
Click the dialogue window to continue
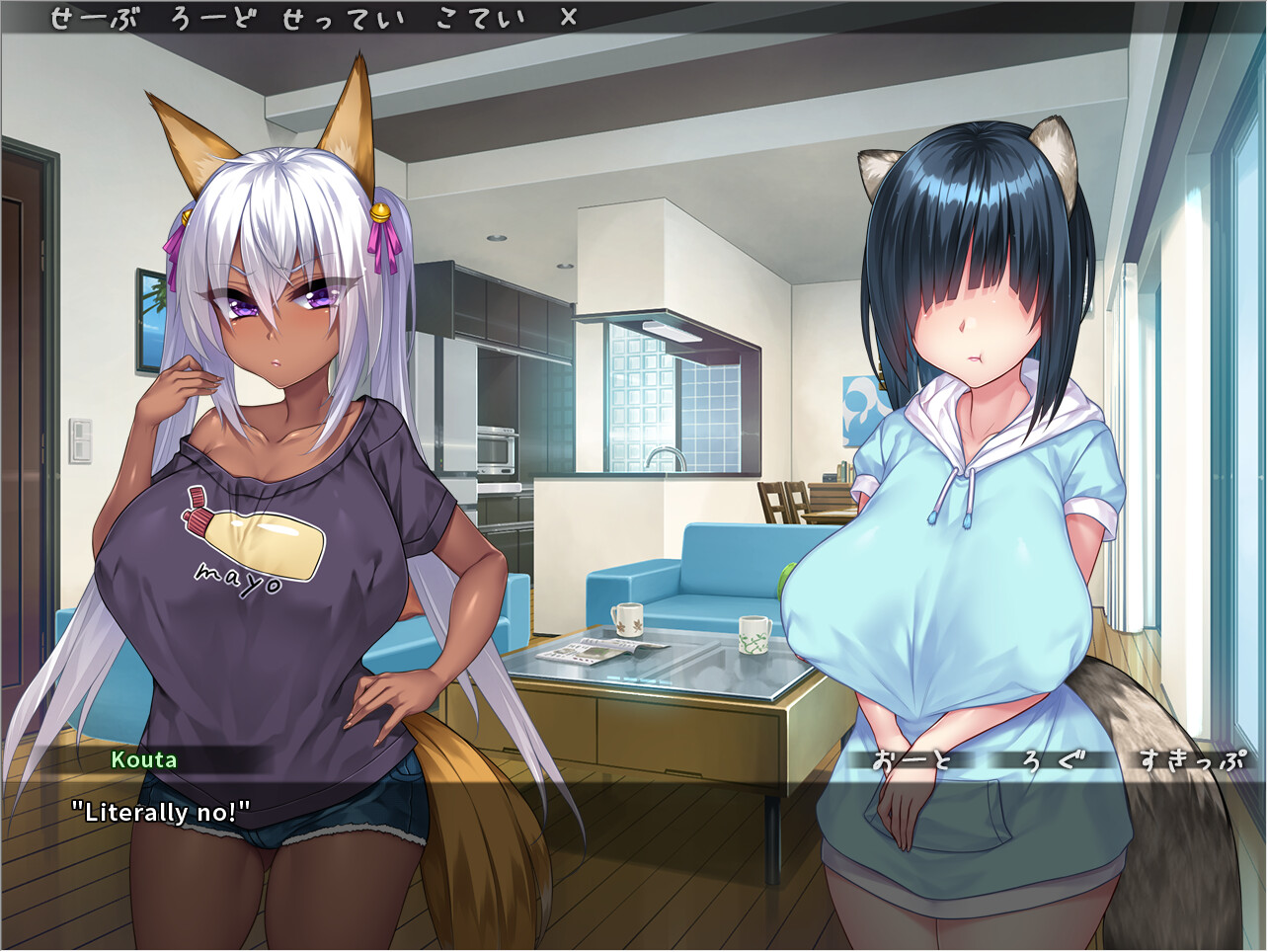632,839
